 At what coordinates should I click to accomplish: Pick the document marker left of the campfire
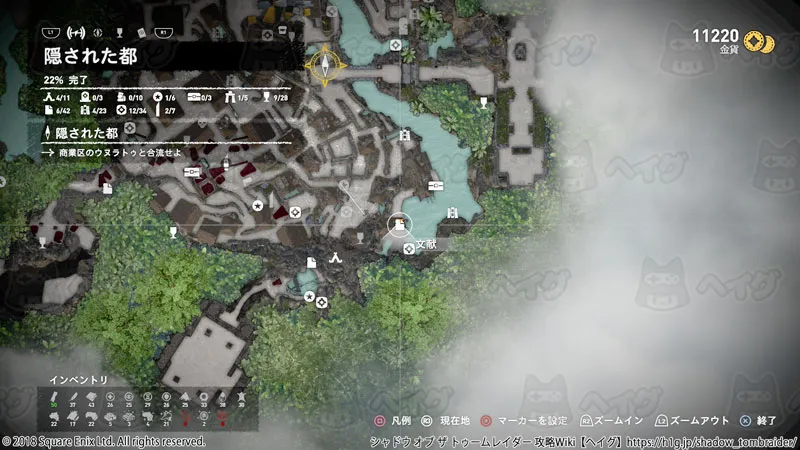pos(312,261)
